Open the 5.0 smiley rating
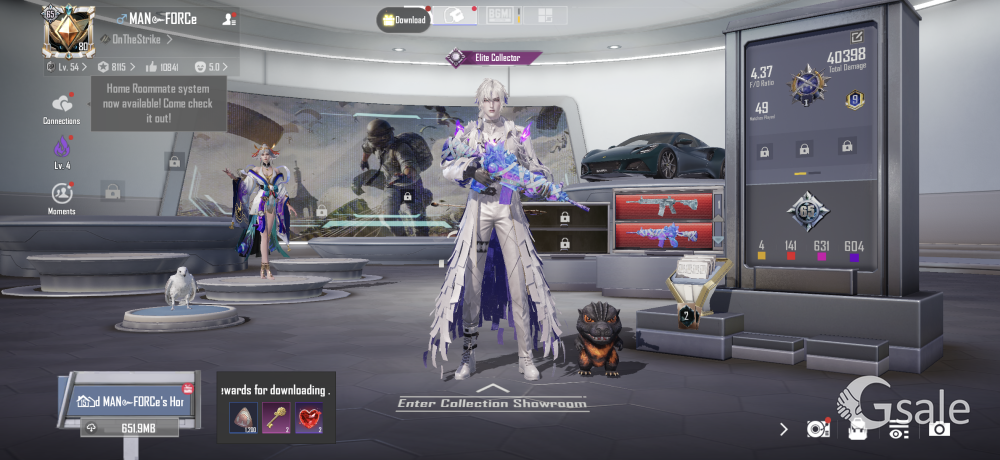The width and height of the screenshot is (1000, 460). point(208,67)
